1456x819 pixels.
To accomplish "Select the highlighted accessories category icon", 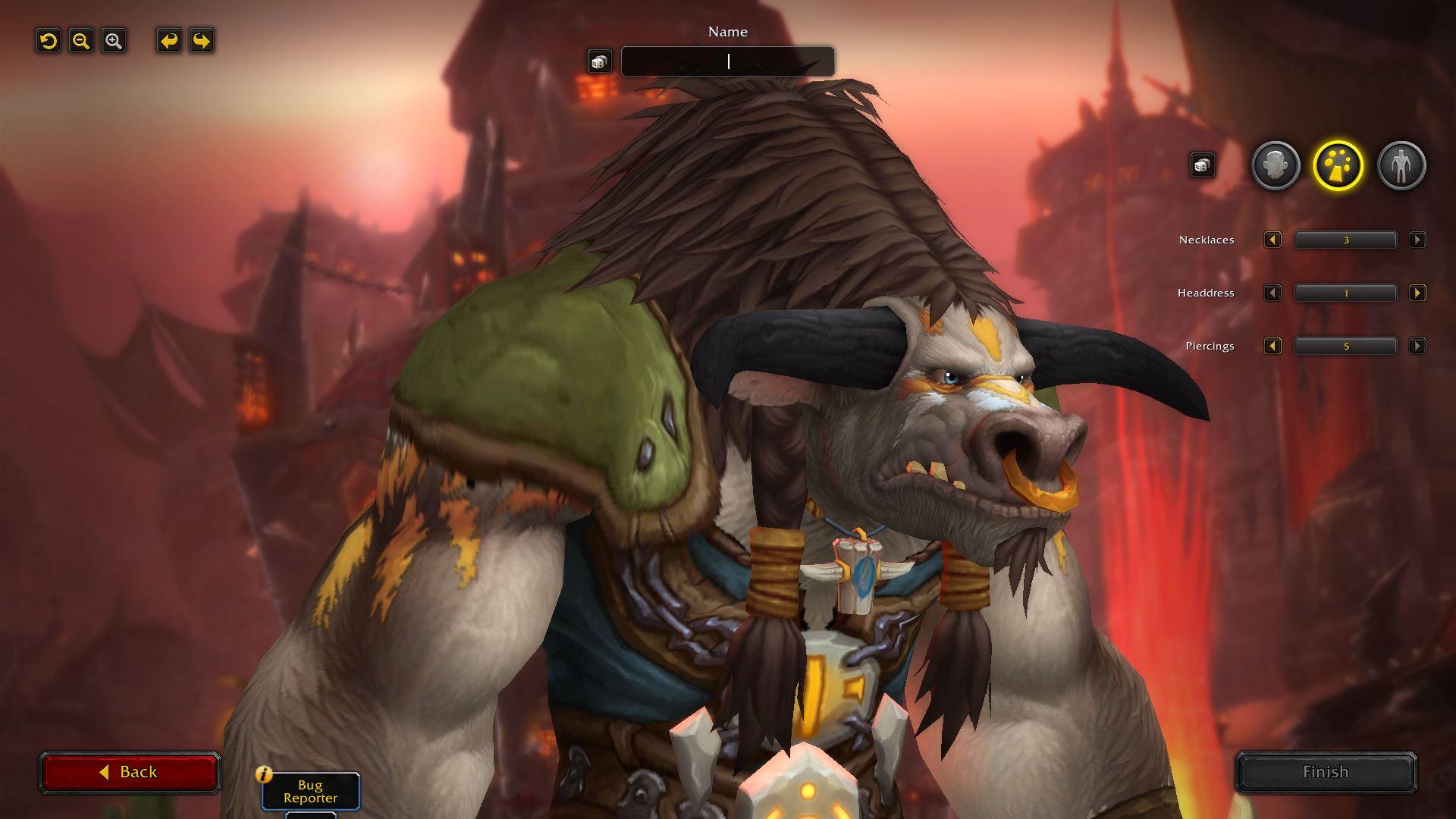I will pos(1338,165).
